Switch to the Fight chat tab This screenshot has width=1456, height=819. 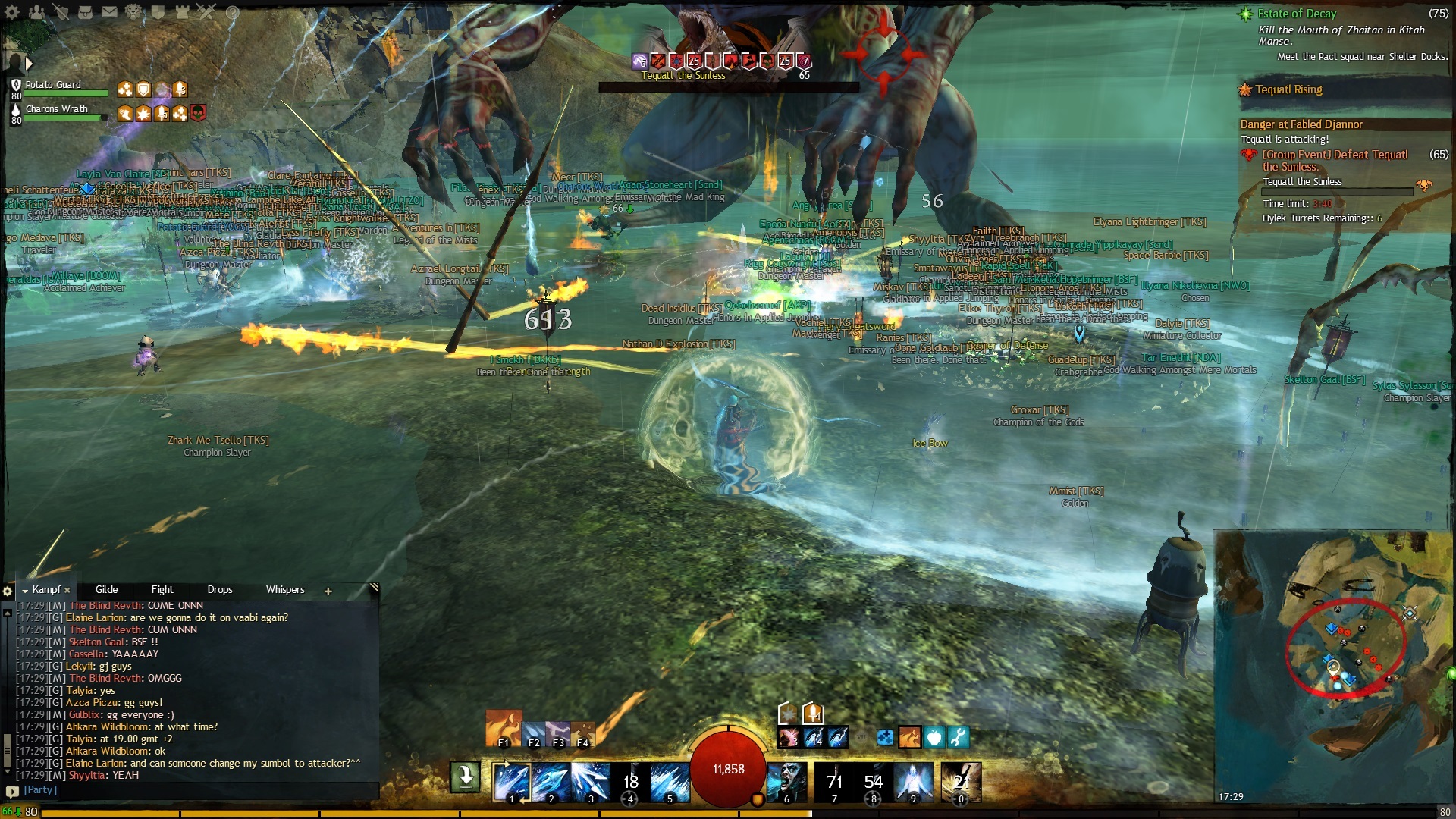click(162, 590)
